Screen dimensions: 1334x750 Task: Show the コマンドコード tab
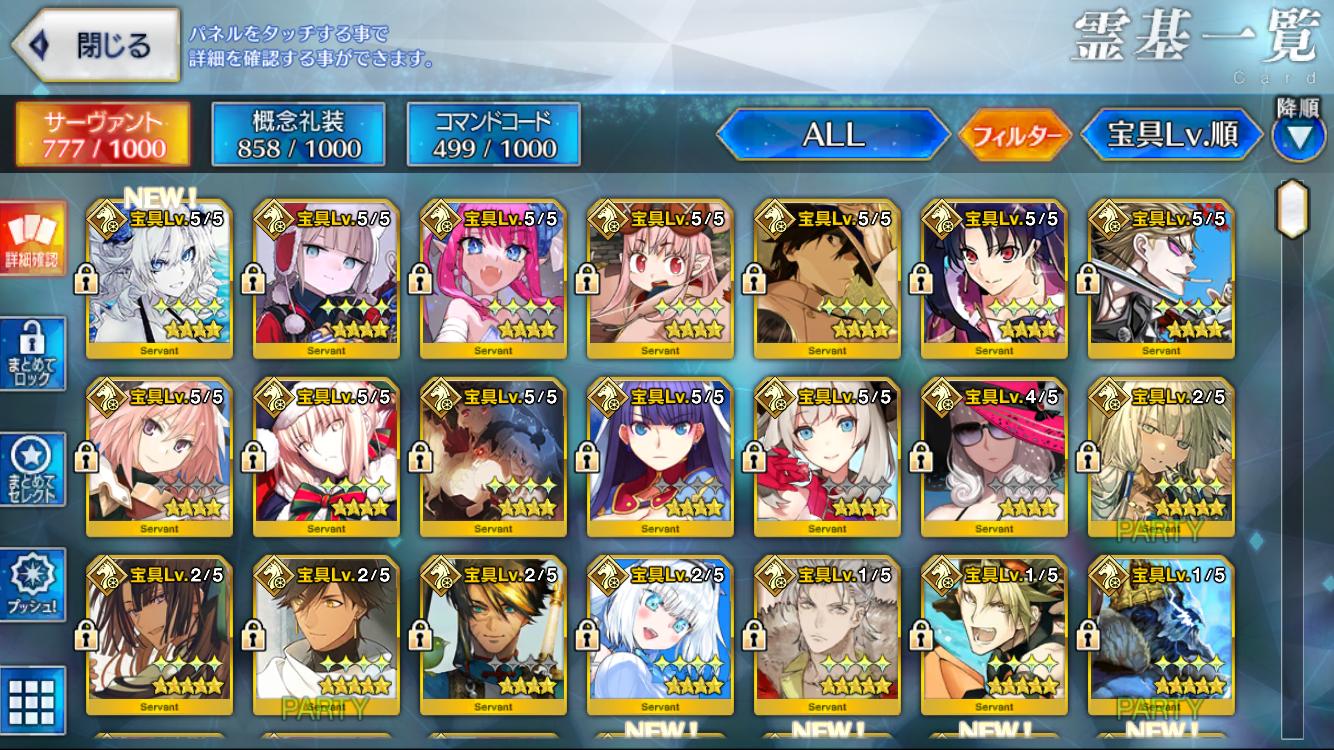coord(494,134)
